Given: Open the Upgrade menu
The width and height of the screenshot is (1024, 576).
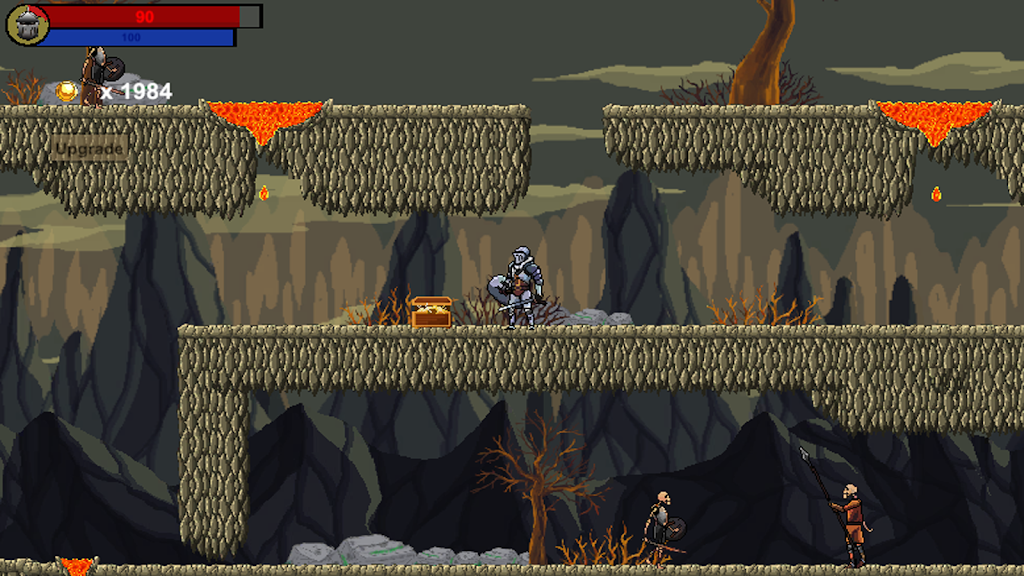Looking at the screenshot, I should 89,149.
